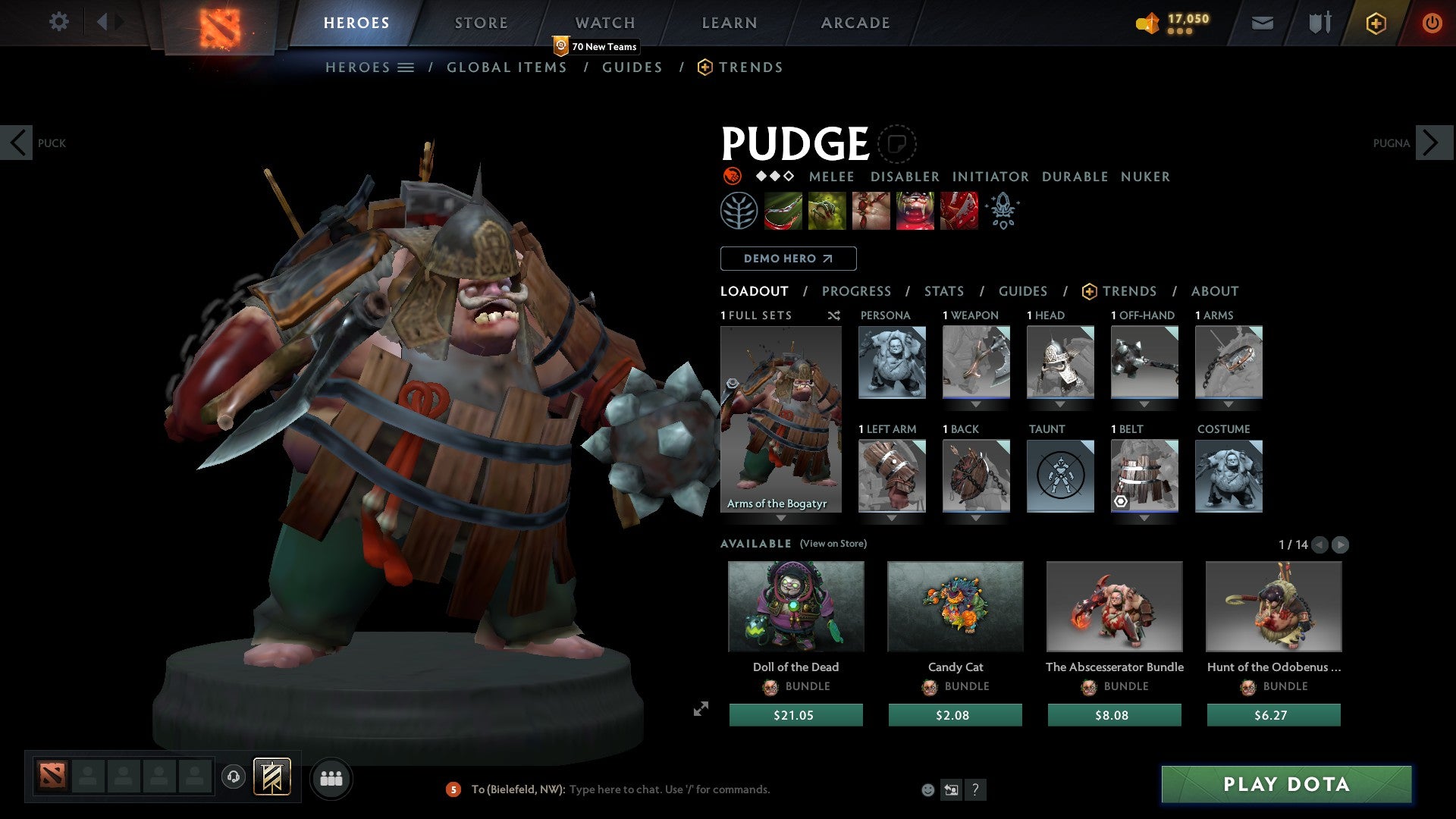Open the friends list icon near chat
This screenshot has width=1456, height=819.
coord(331,778)
